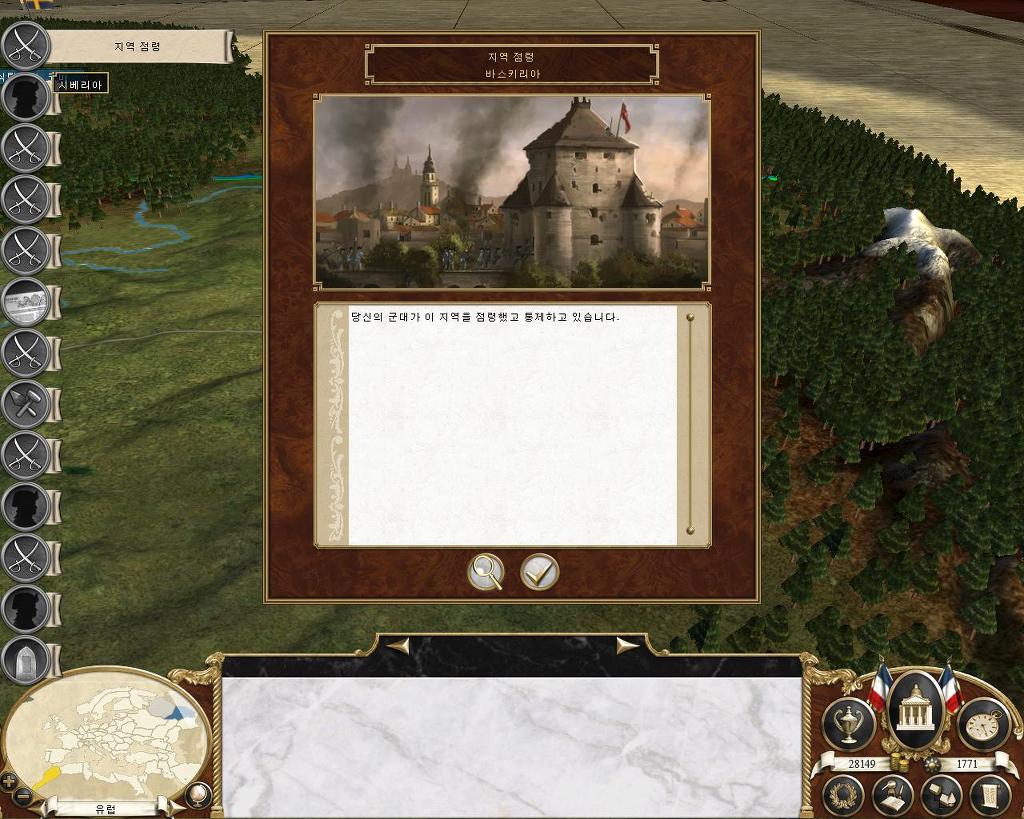The height and width of the screenshot is (819, 1024).
Task: Open the crates trade panel
Action: pyautogui.click(x=941, y=797)
